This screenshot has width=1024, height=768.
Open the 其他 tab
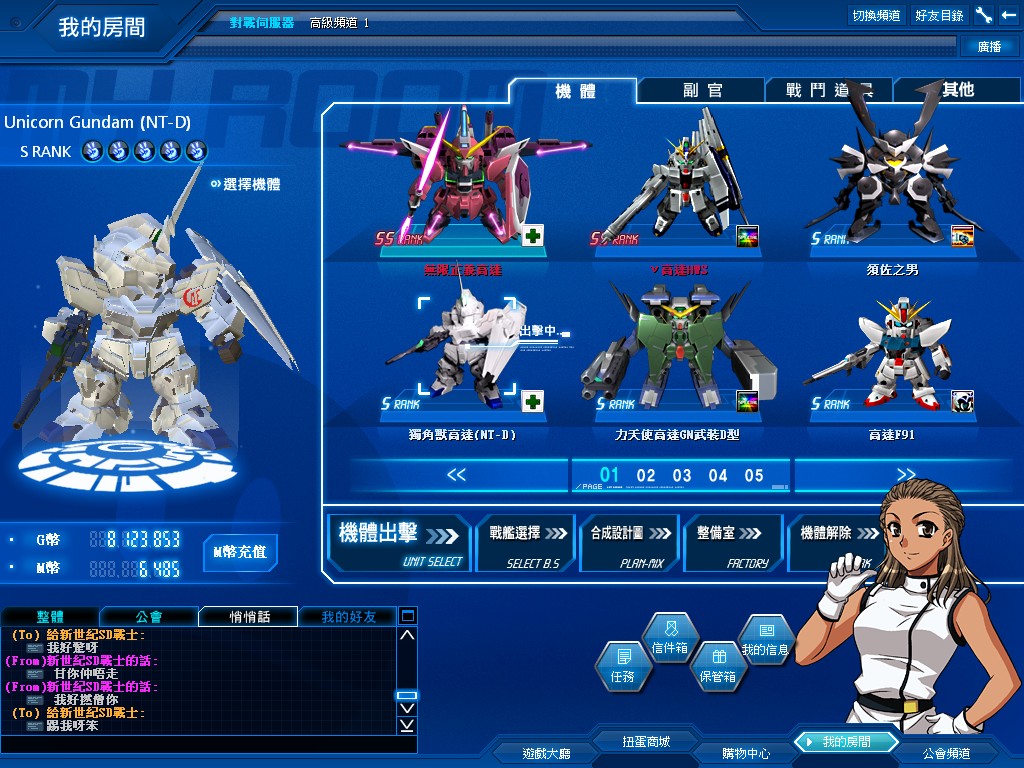[957, 90]
